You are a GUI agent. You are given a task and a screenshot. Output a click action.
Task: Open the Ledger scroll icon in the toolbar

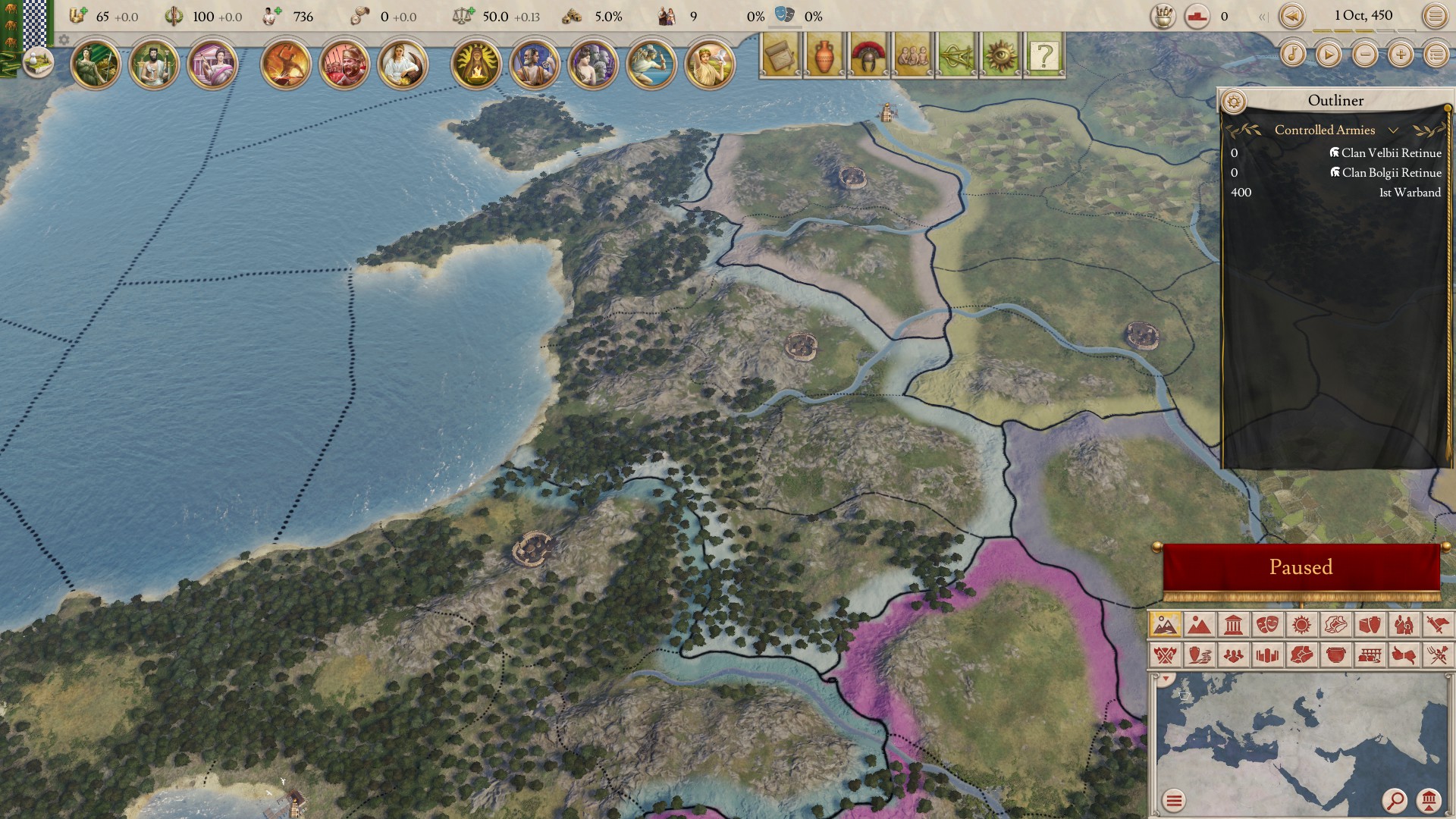779,53
